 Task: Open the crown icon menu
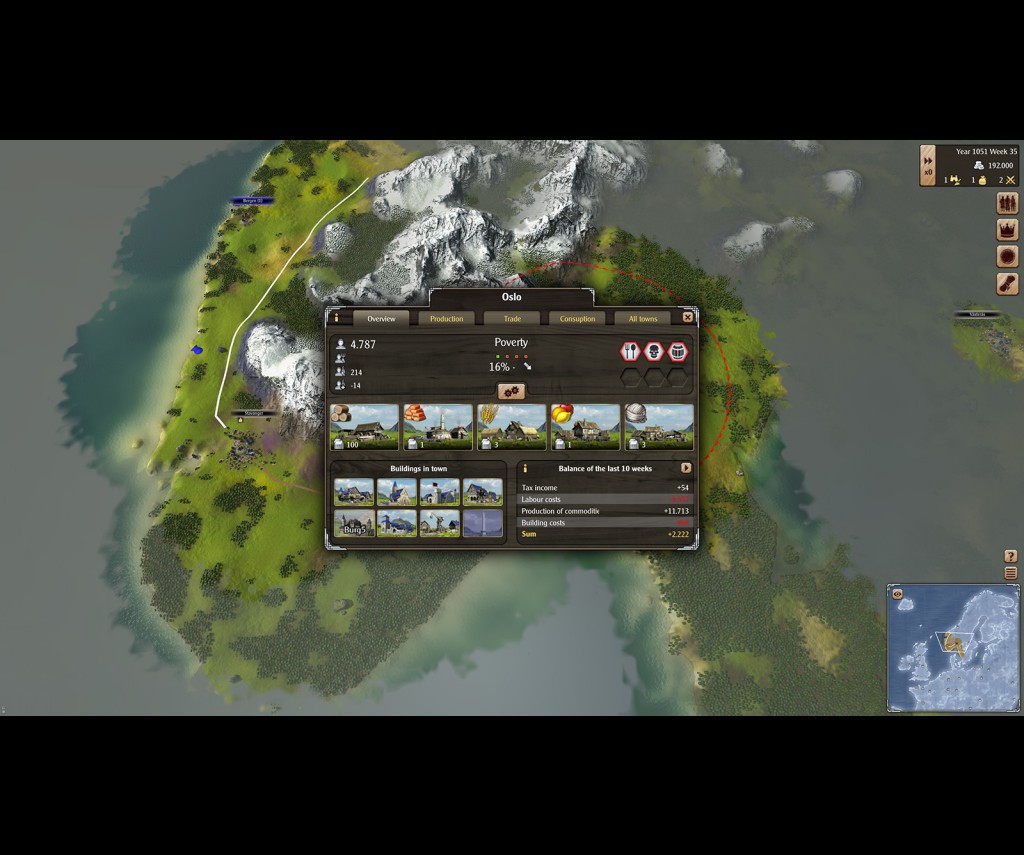1008,230
